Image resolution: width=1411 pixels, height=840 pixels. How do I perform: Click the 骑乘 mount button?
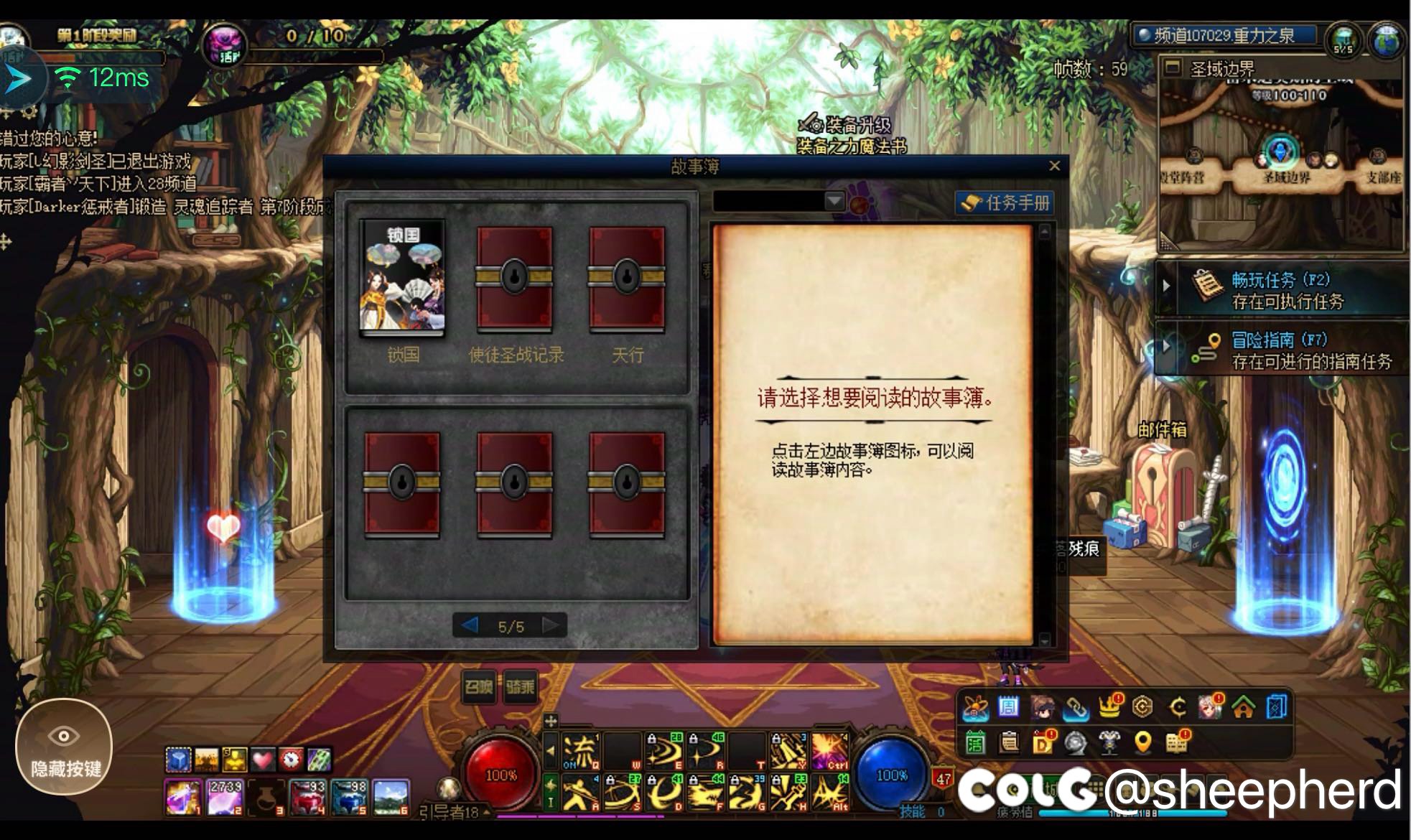point(520,688)
